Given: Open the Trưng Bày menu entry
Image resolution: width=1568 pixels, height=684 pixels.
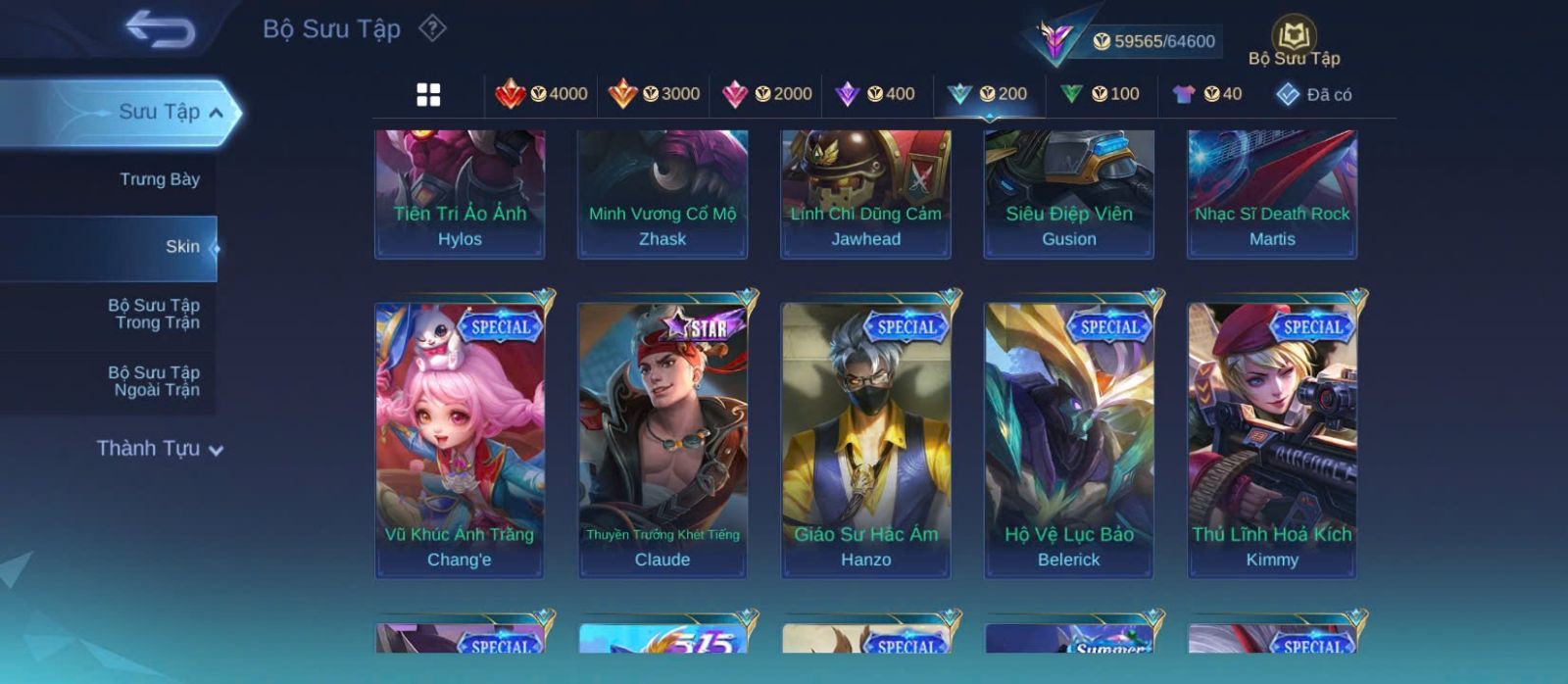Looking at the screenshot, I should [159, 179].
